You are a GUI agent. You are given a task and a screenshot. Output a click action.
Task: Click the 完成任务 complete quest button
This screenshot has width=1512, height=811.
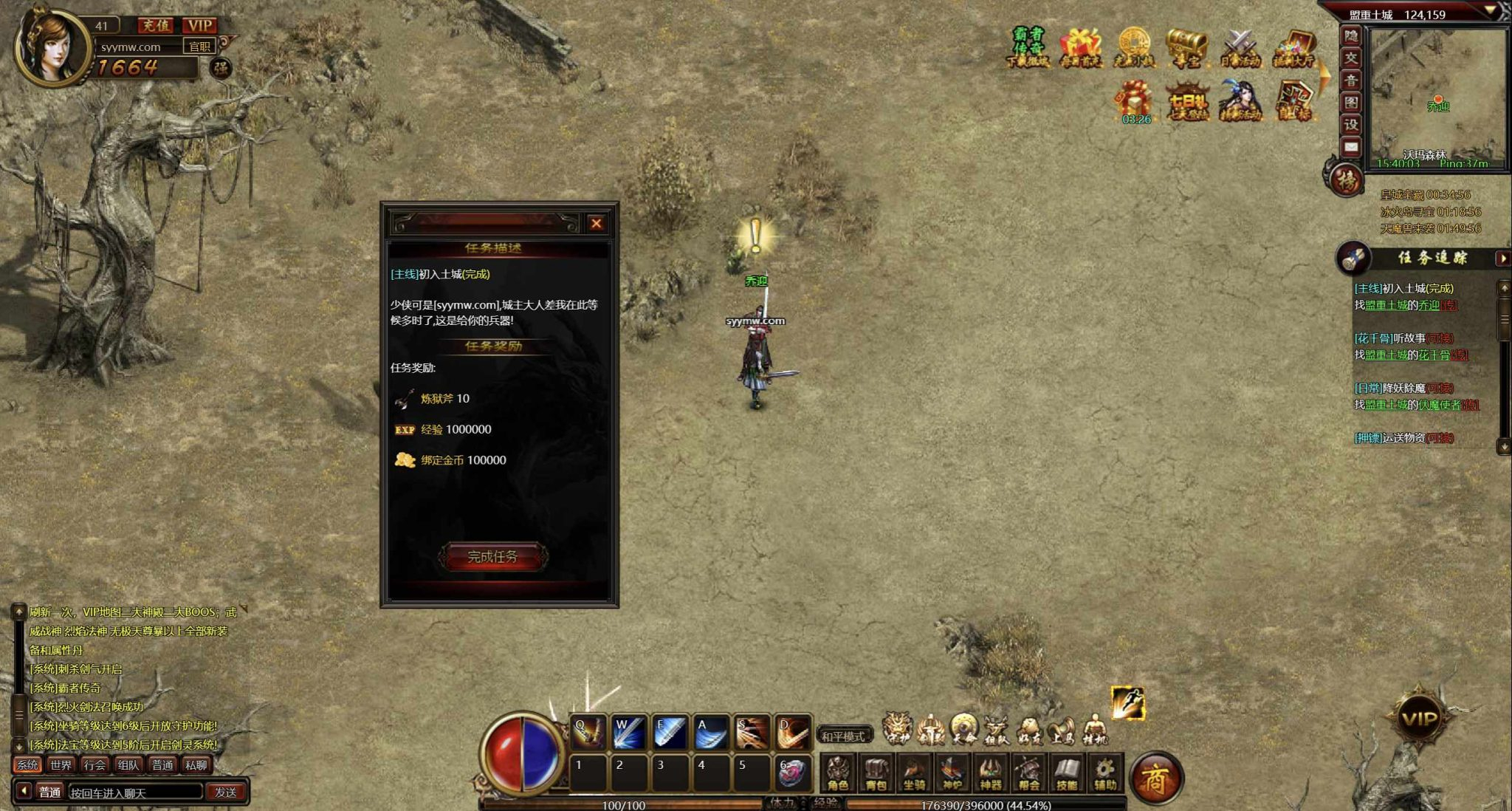(492, 557)
